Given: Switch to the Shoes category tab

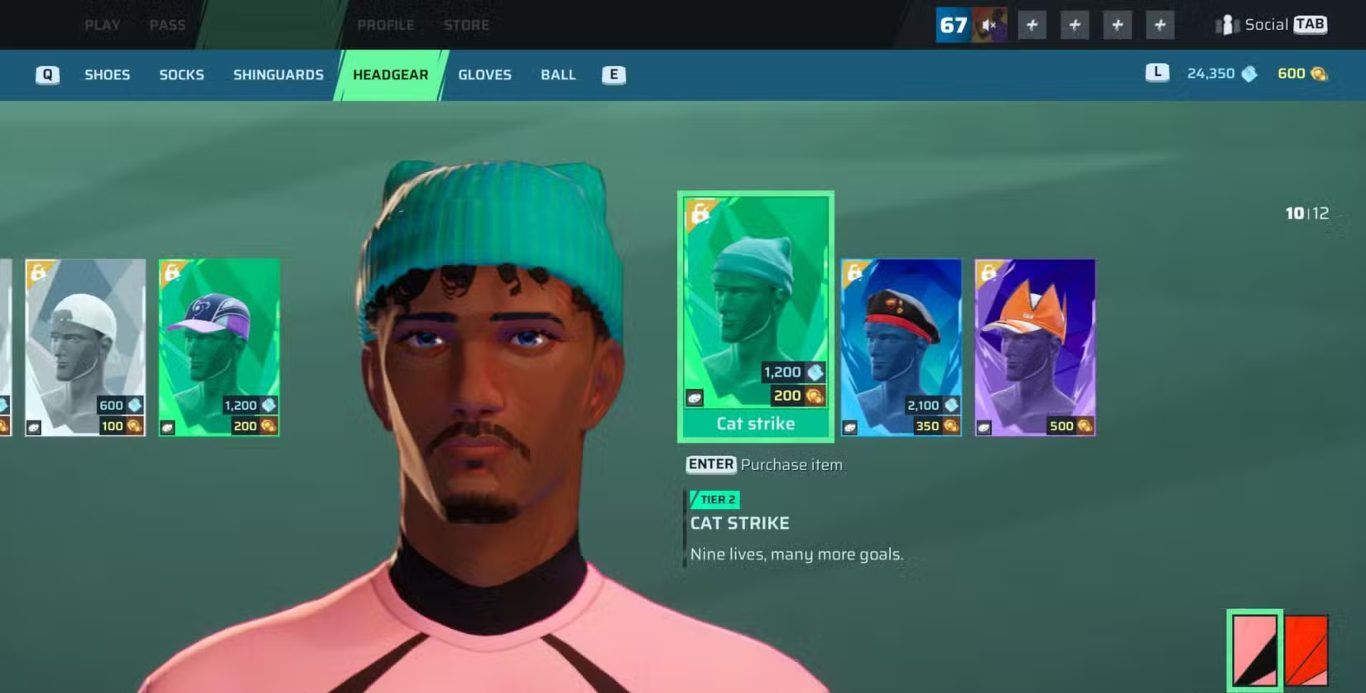Looking at the screenshot, I should (x=107, y=75).
